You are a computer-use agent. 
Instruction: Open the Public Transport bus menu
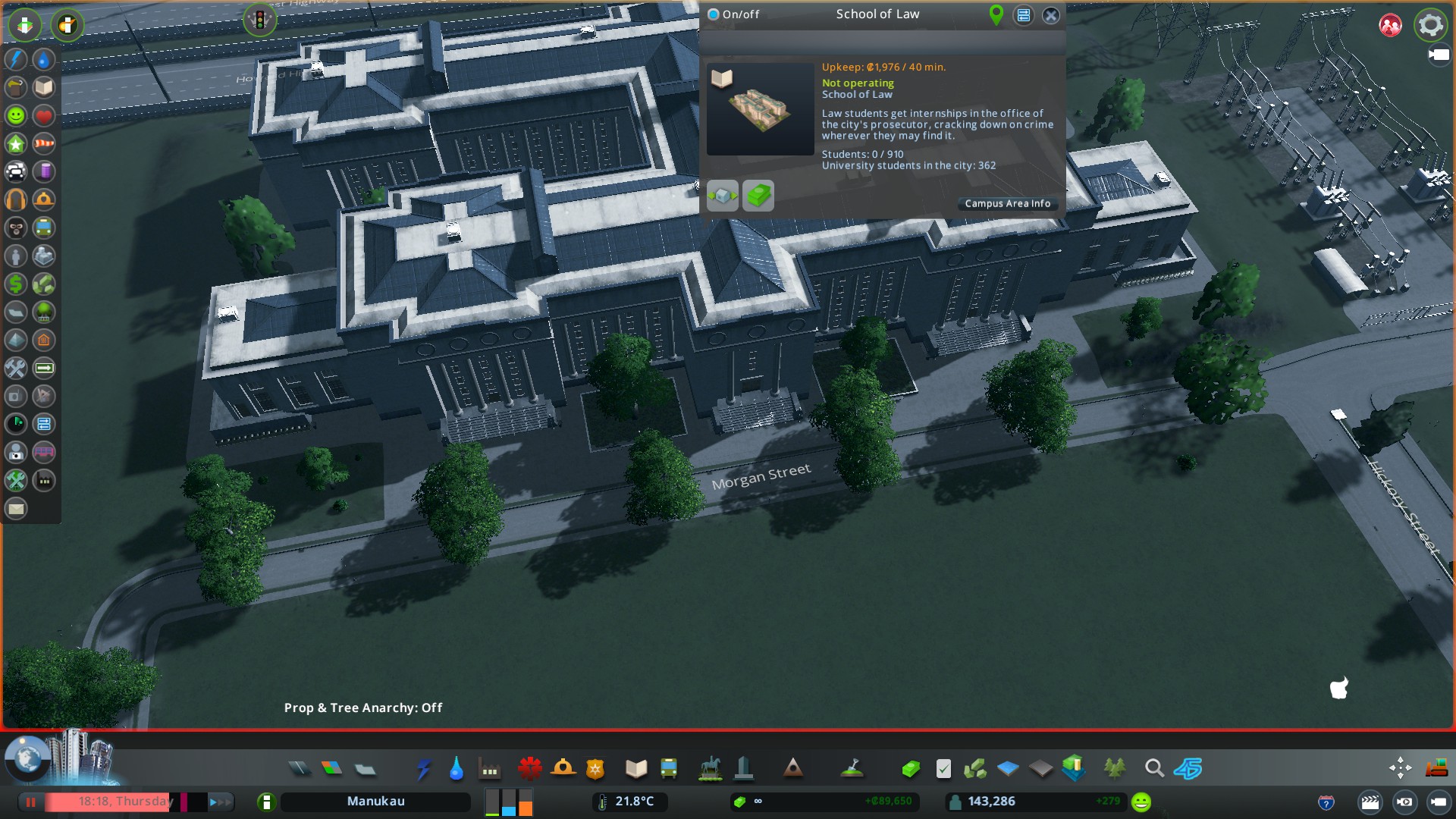pos(669,769)
